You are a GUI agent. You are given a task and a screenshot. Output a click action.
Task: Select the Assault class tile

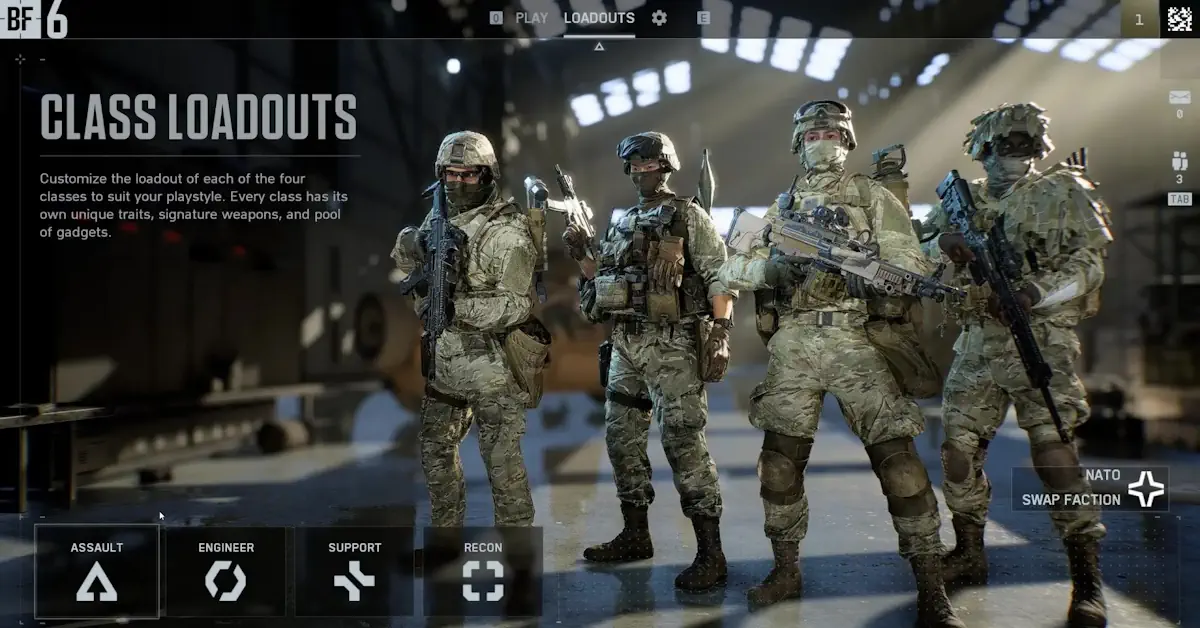97,571
